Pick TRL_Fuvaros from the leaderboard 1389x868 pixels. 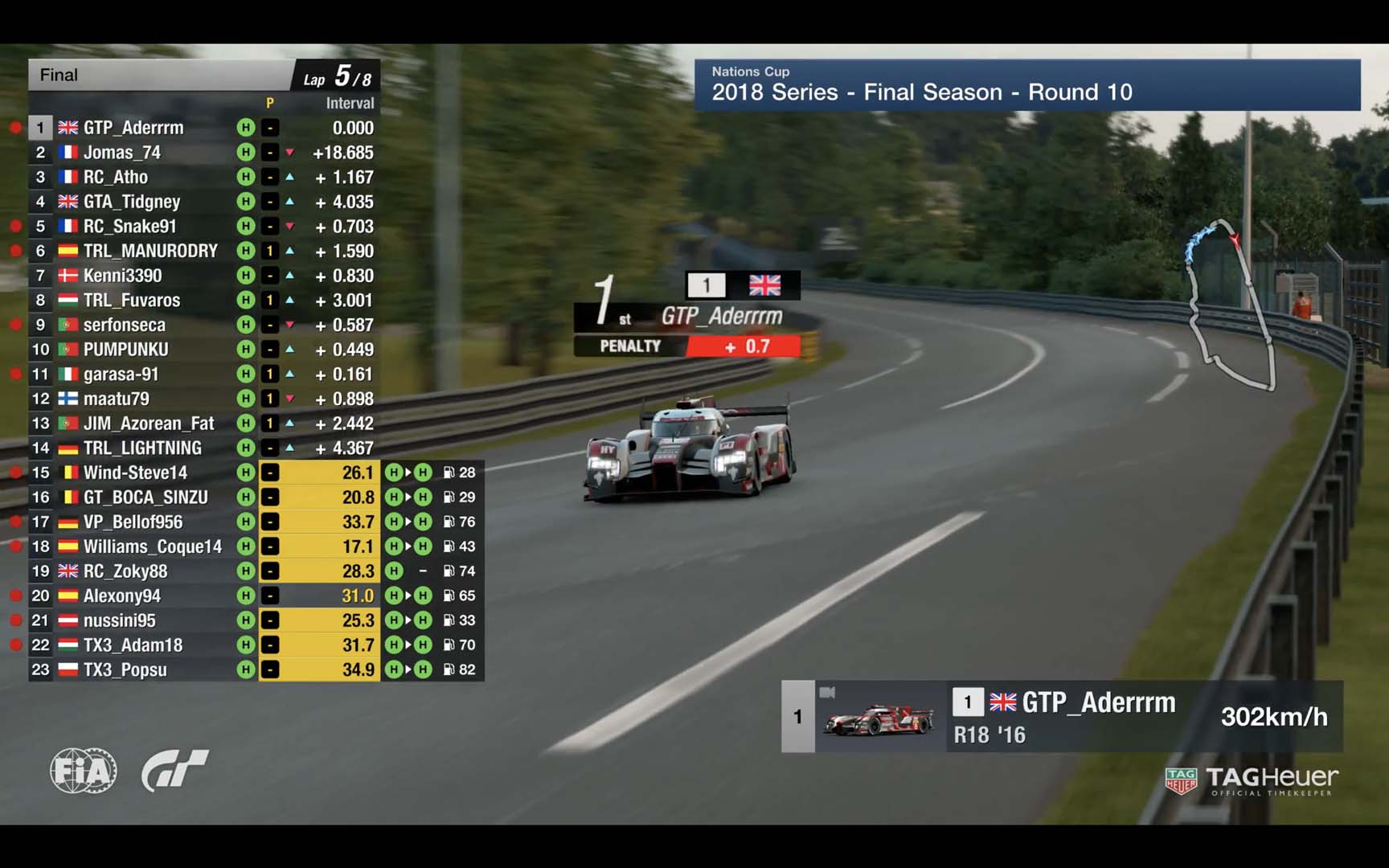point(132,301)
